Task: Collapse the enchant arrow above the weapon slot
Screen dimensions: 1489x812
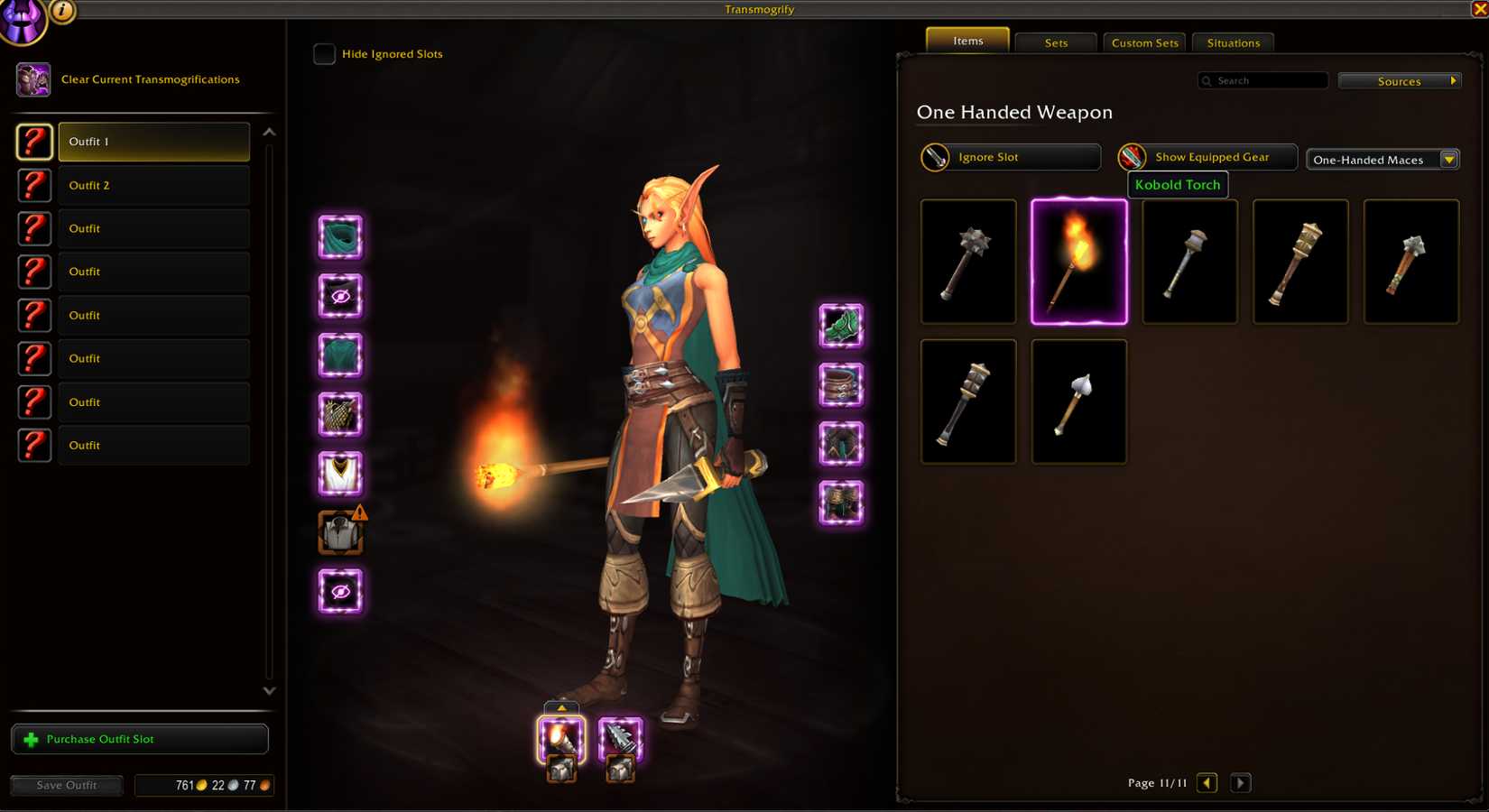Action: coord(561,708)
